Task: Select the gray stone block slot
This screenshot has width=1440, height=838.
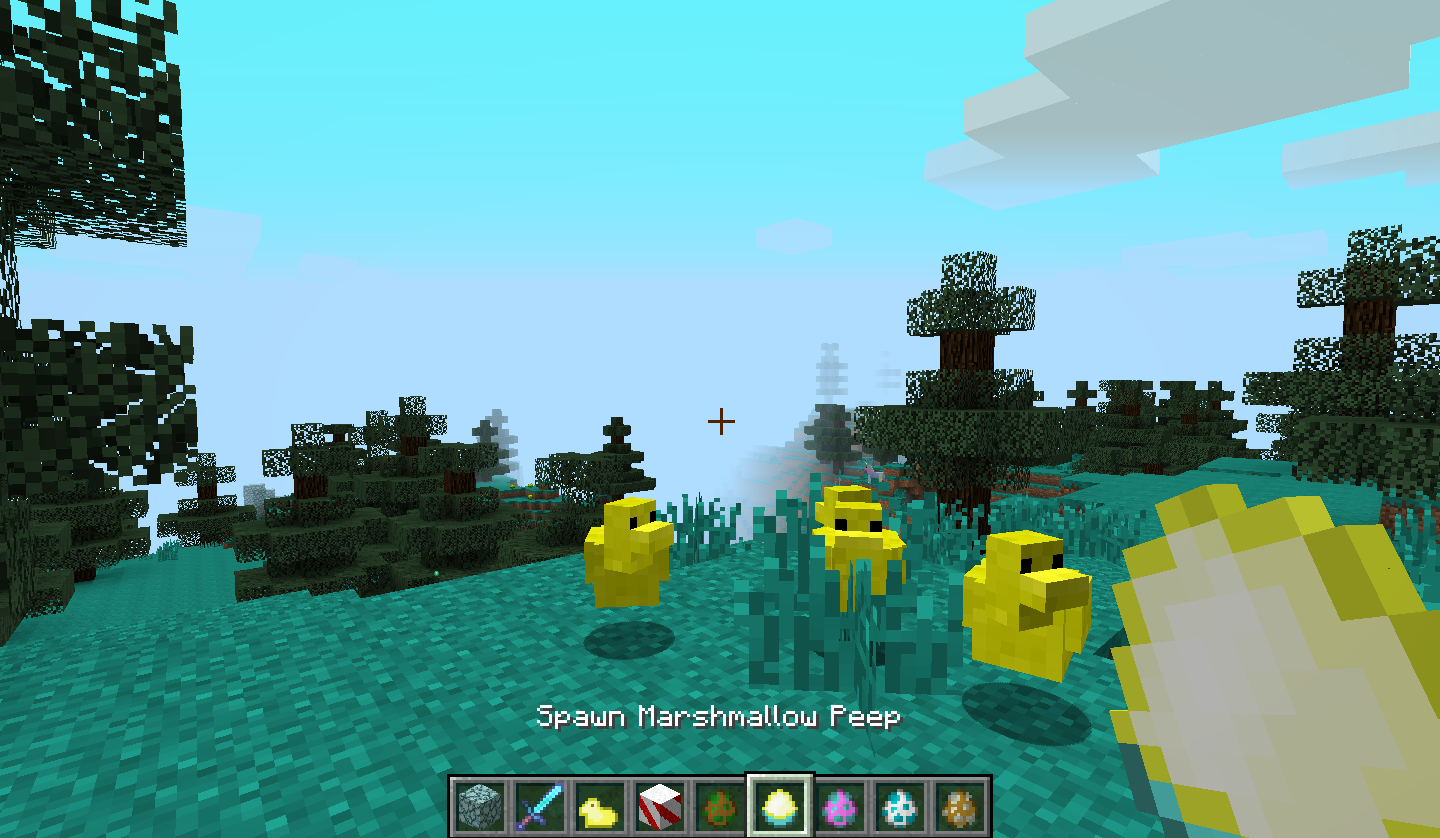Action: click(x=477, y=805)
